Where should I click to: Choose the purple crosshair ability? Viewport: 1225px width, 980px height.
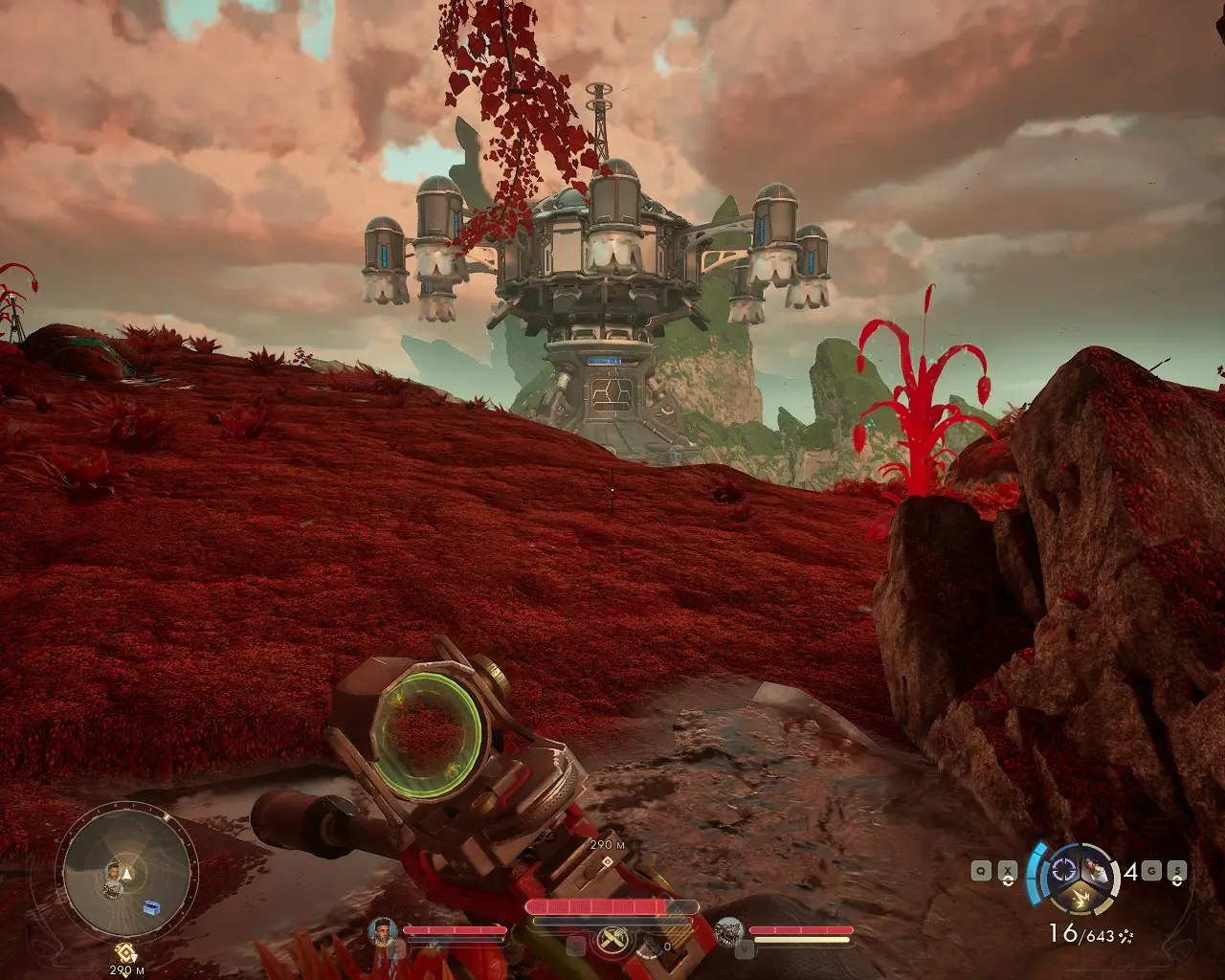1062,870
